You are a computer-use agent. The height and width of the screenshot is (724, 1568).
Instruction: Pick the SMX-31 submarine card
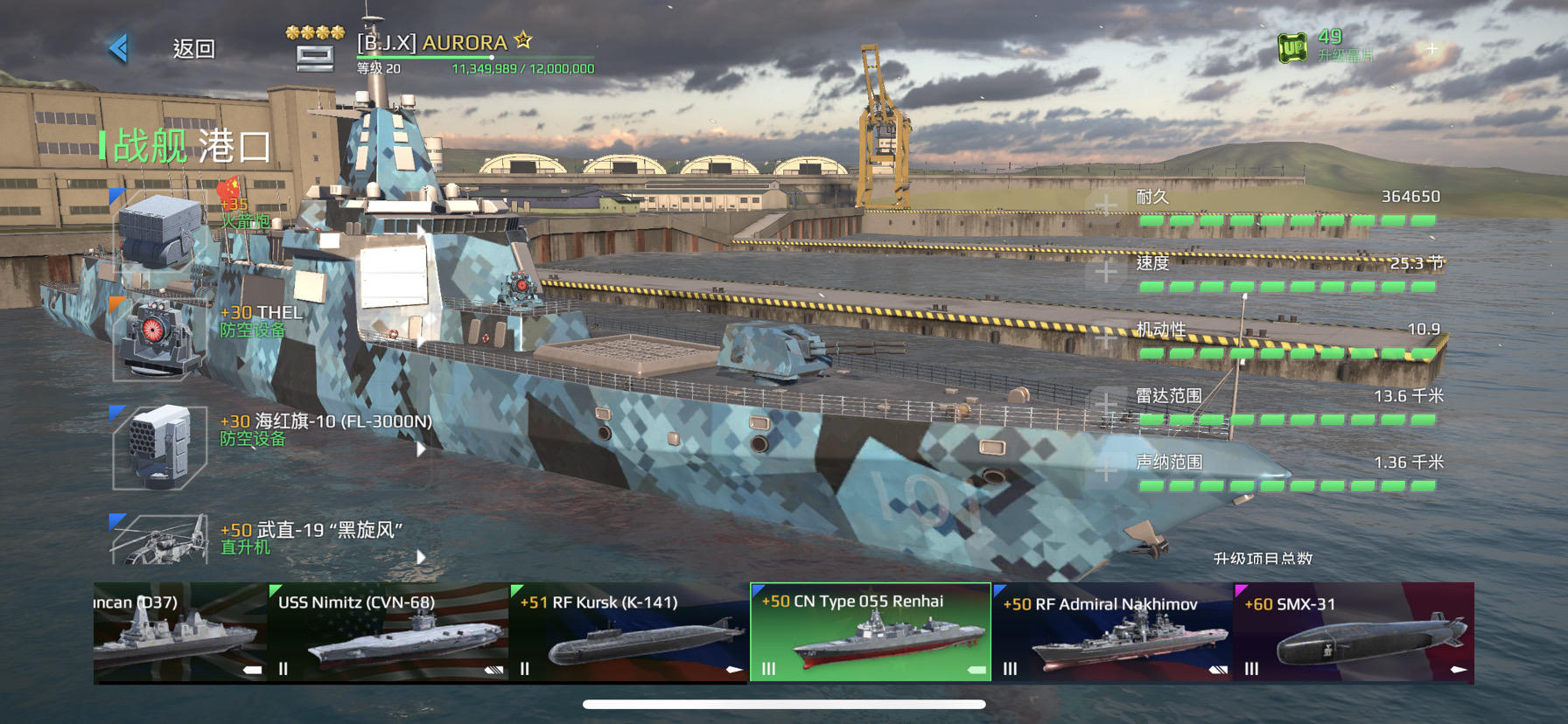point(1354,633)
